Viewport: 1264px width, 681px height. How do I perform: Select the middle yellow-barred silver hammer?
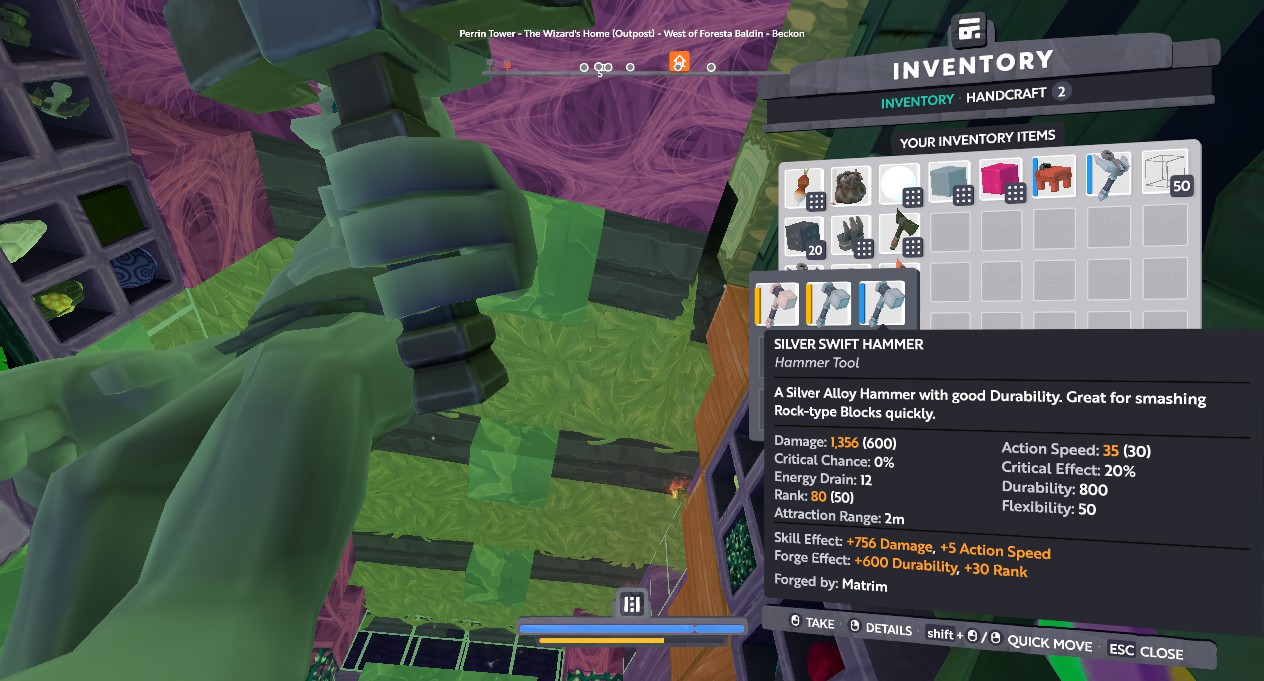(x=830, y=304)
